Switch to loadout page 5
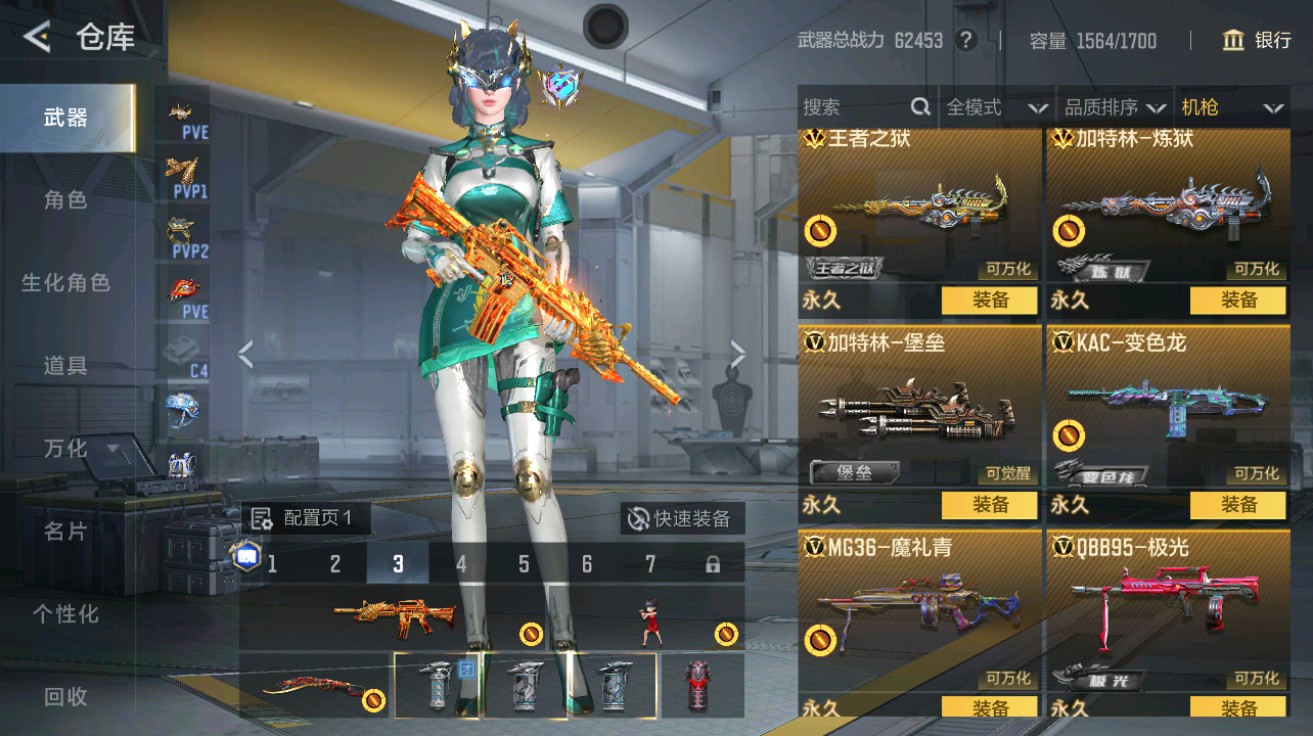 (x=523, y=564)
